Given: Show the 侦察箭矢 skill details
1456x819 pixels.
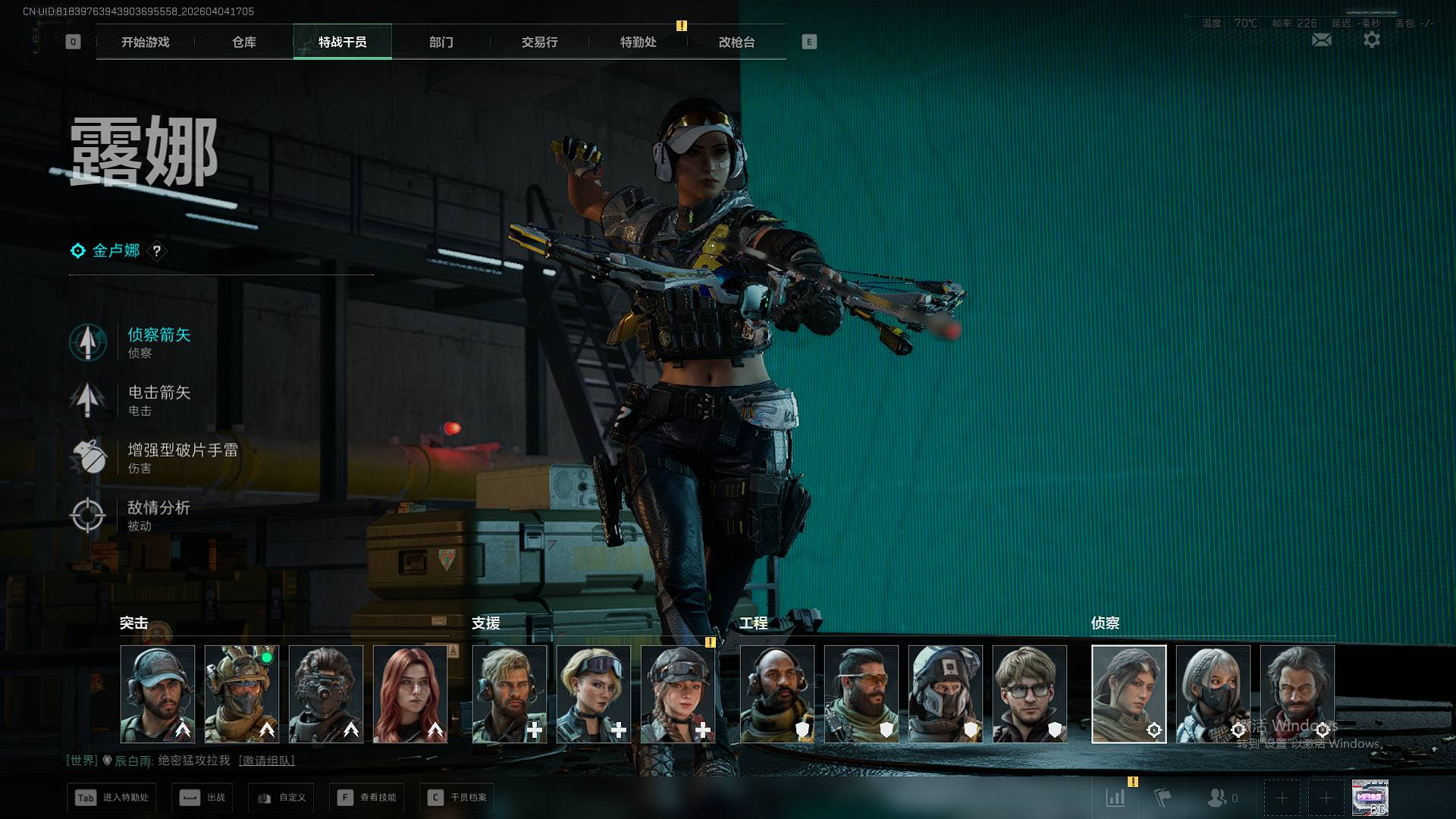Looking at the screenshot, I should tap(158, 342).
